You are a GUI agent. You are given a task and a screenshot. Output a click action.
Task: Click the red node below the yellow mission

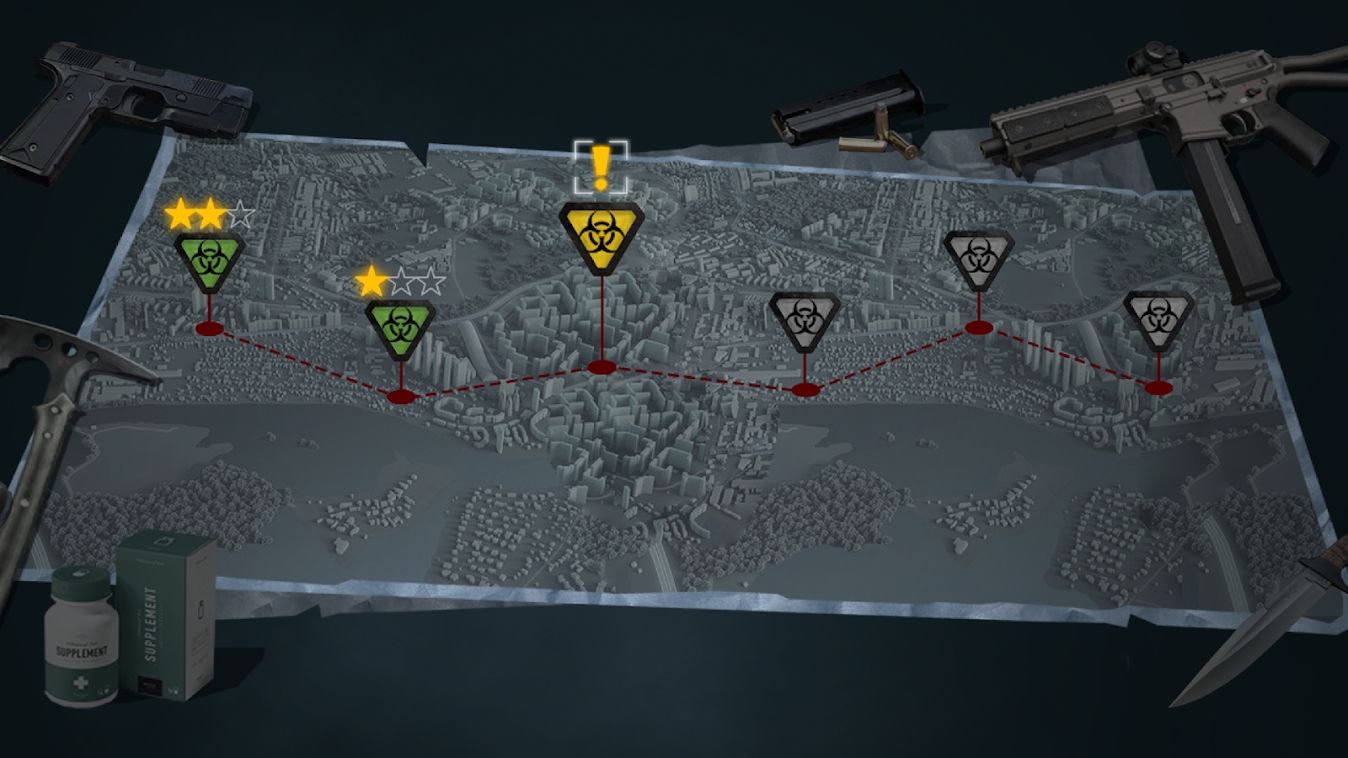tap(602, 368)
